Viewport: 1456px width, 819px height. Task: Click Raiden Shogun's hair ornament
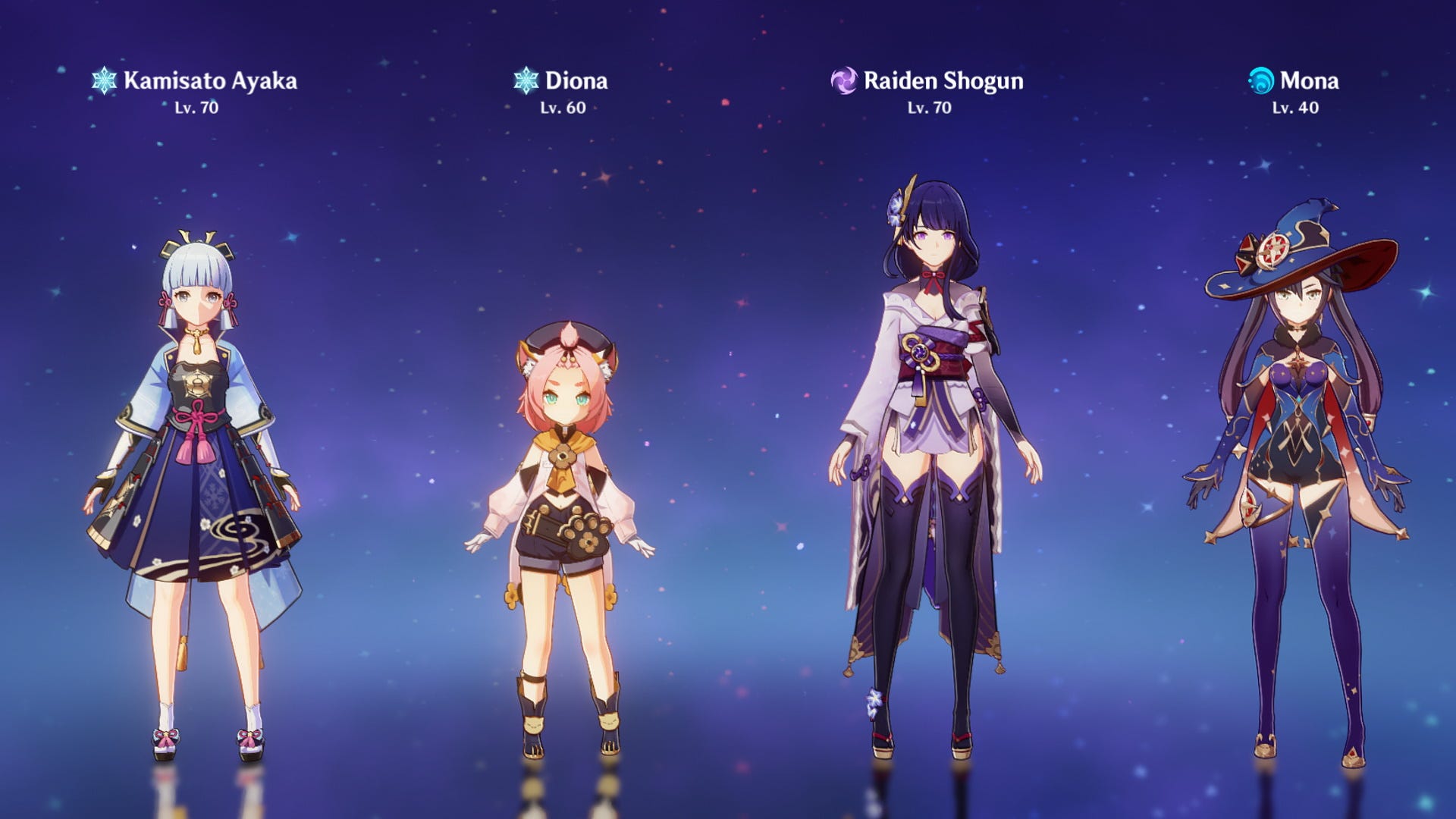pos(897,205)
